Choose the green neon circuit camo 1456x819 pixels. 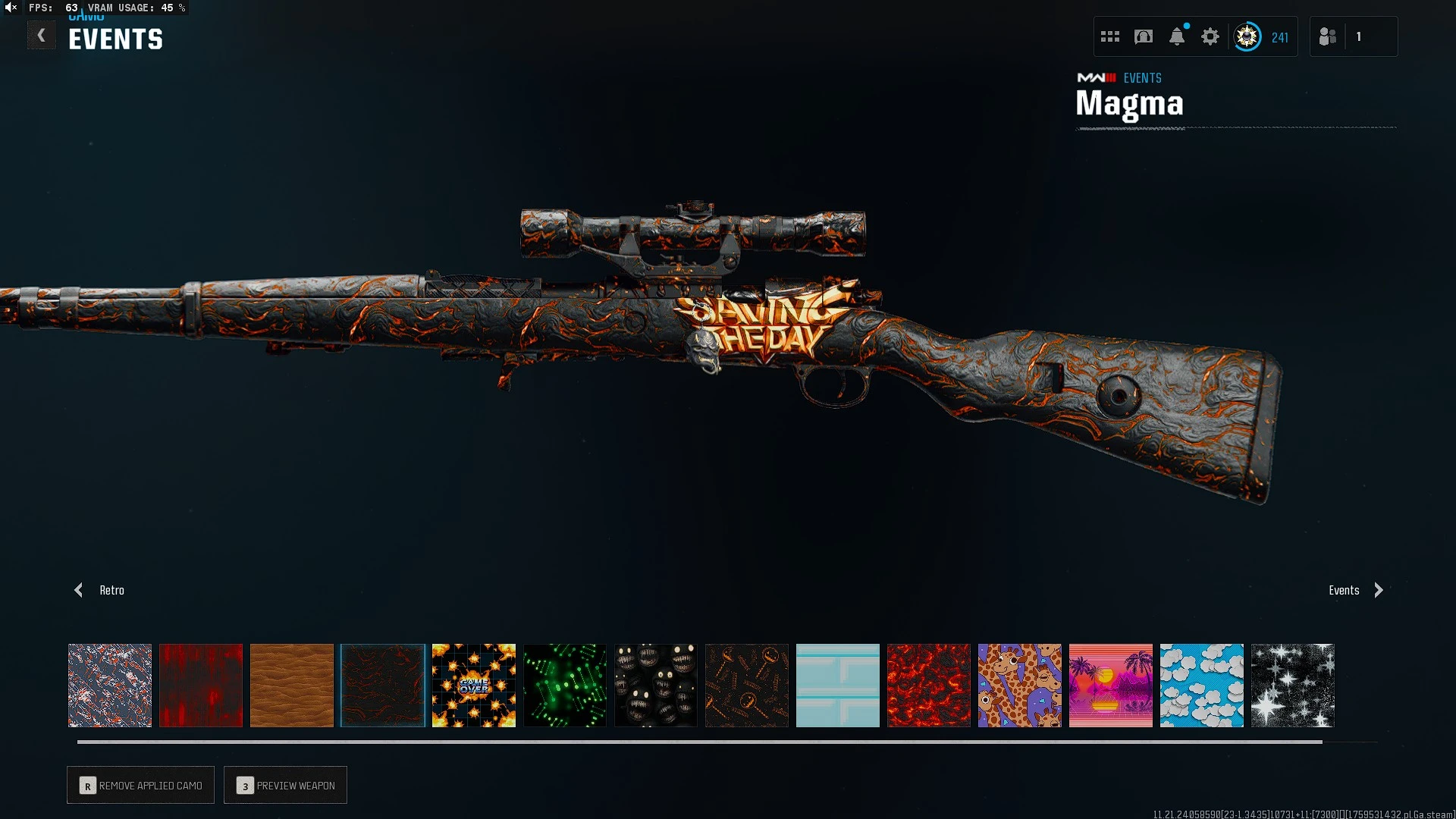click(565, 686)
